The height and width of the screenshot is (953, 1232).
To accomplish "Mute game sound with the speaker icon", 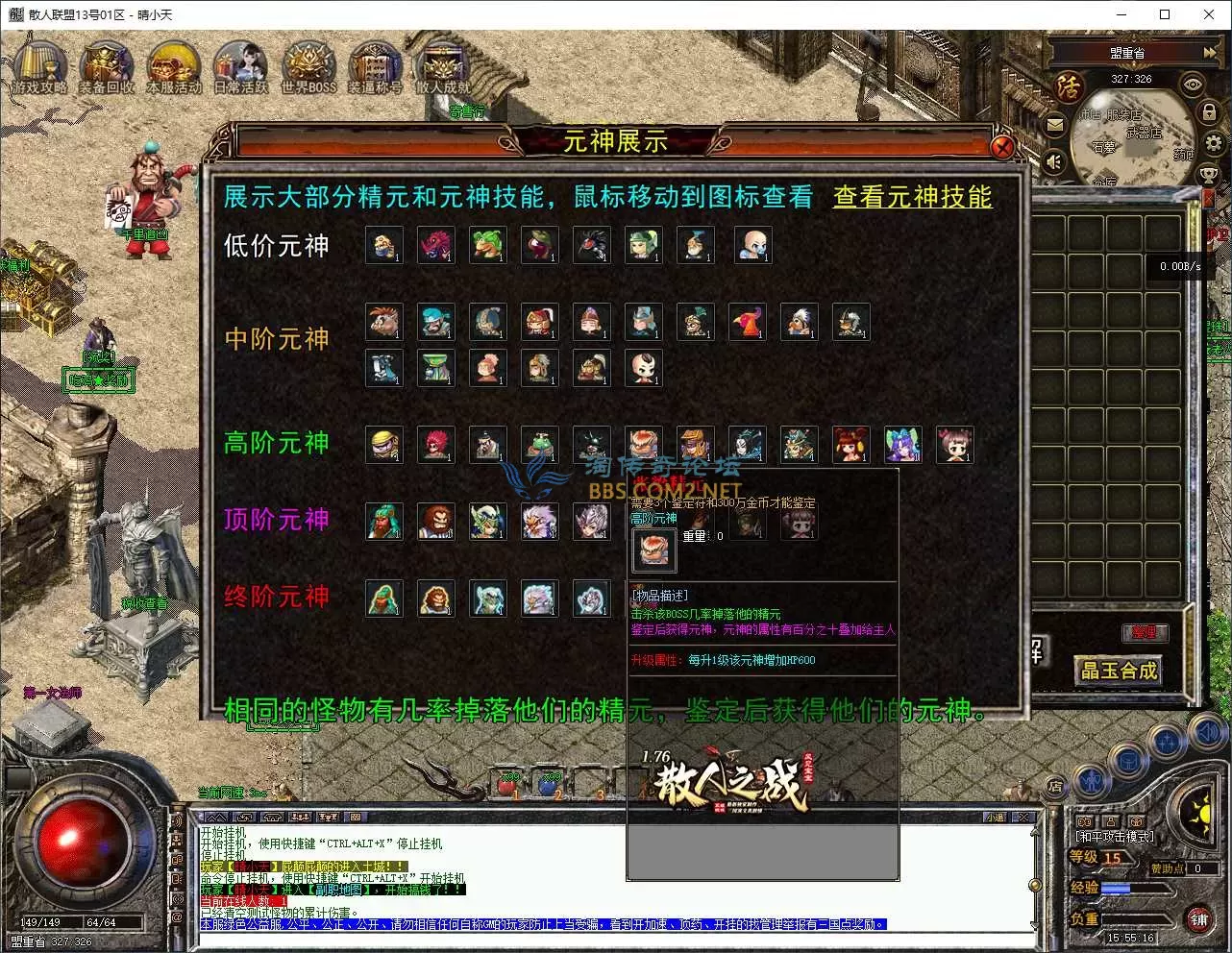I will tap(1053, 159).
